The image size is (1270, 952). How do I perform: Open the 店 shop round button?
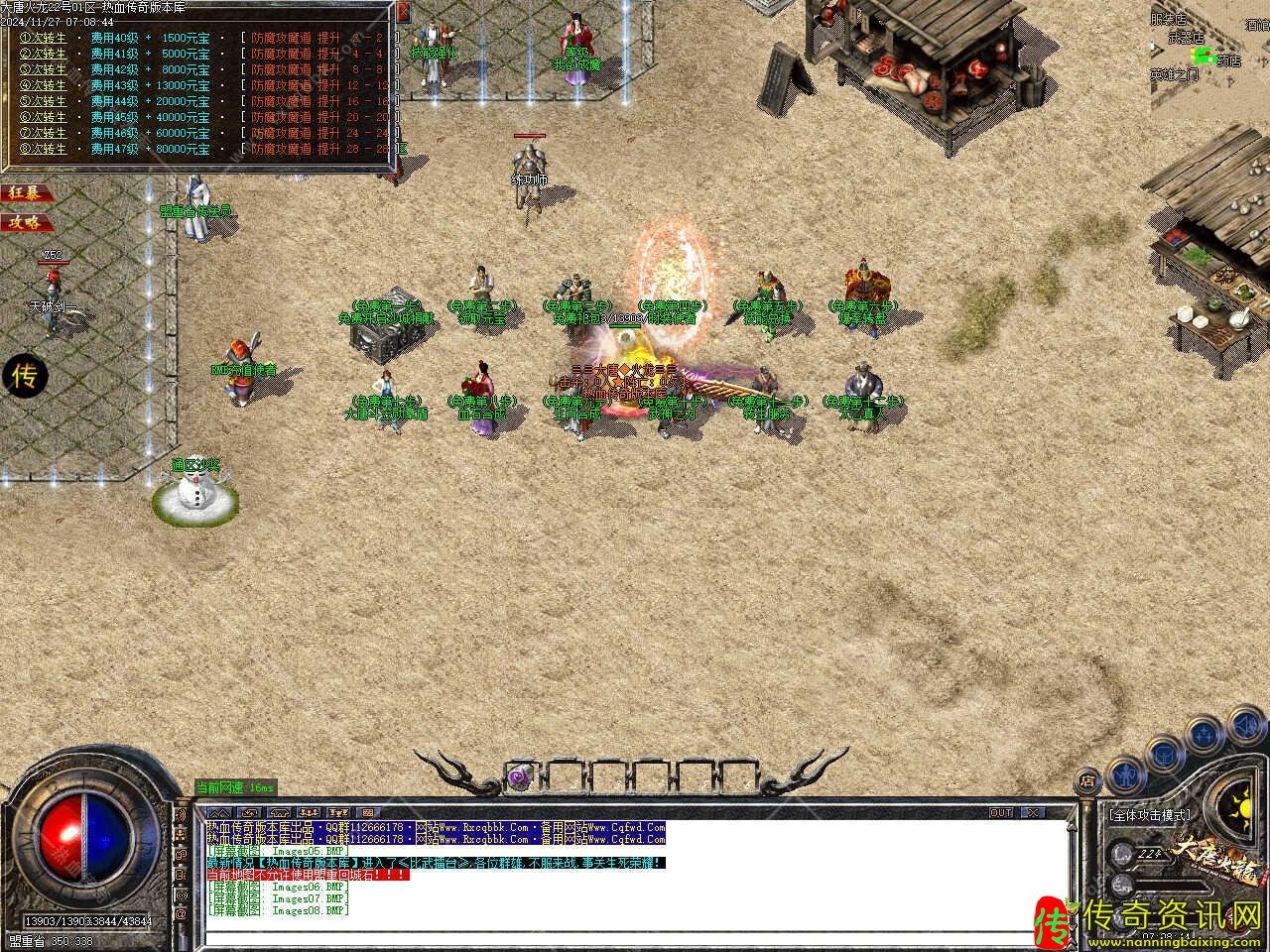pyautogui.click(x=1088, y=780)
